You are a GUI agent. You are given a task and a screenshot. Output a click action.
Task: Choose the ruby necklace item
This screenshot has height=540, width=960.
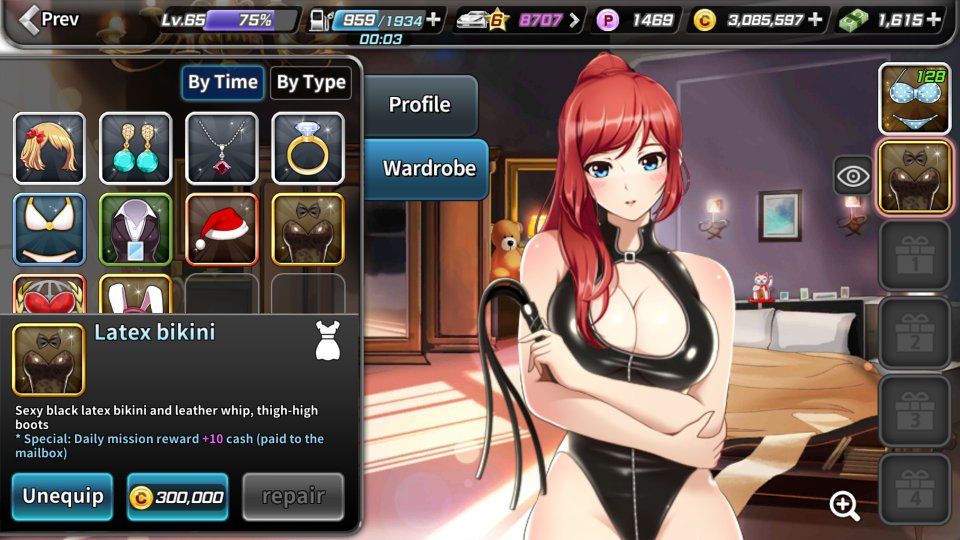(x=222, y=148)
